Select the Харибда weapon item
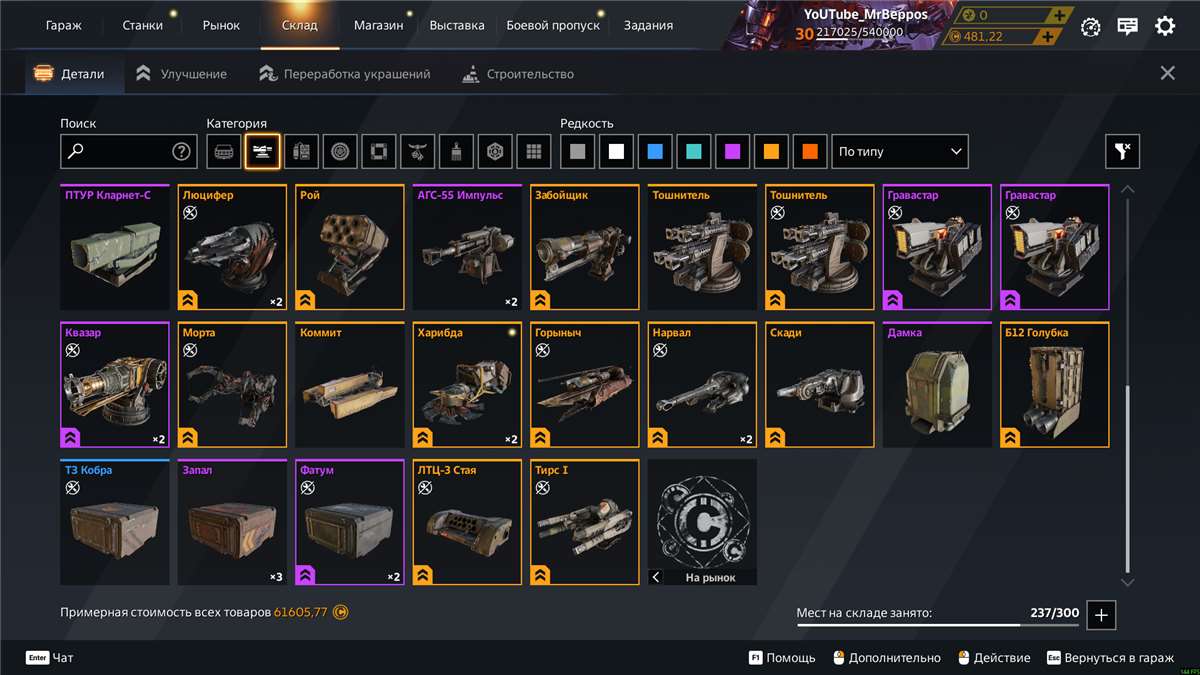The height and width of the screenshot is (675, 1200). point(467,386)
